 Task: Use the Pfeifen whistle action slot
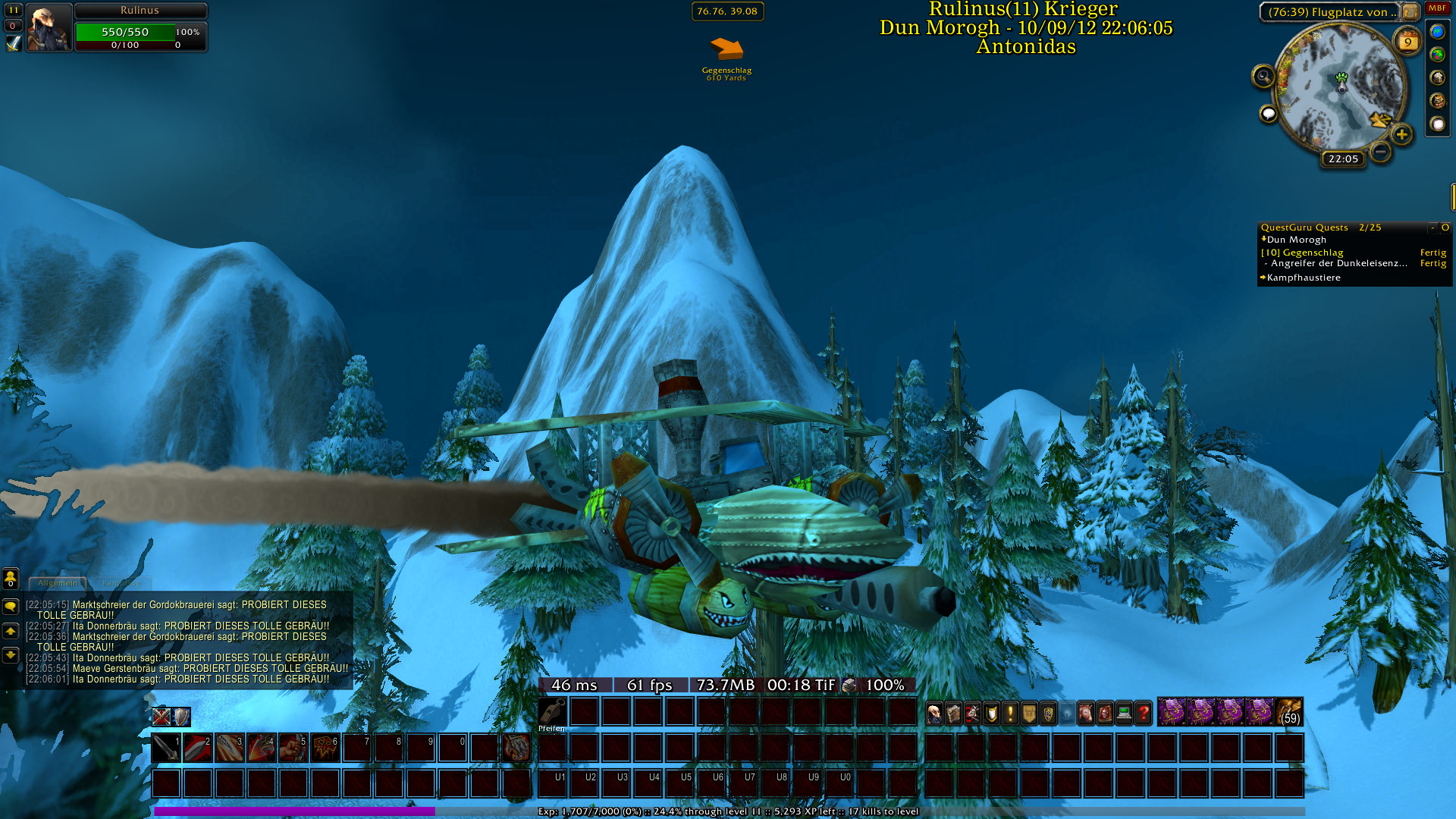coord(552,712)
